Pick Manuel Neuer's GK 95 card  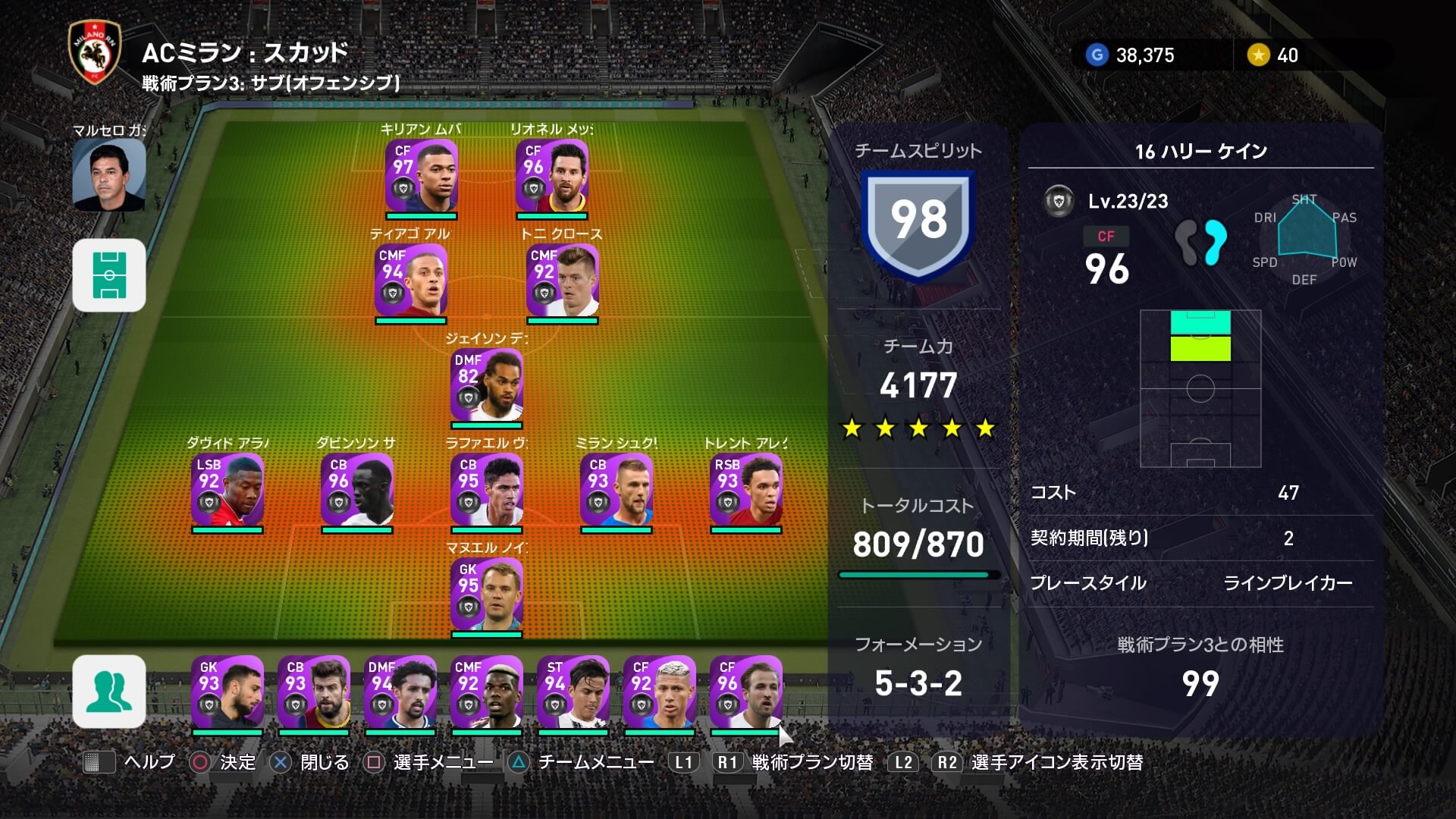point(487,594)
